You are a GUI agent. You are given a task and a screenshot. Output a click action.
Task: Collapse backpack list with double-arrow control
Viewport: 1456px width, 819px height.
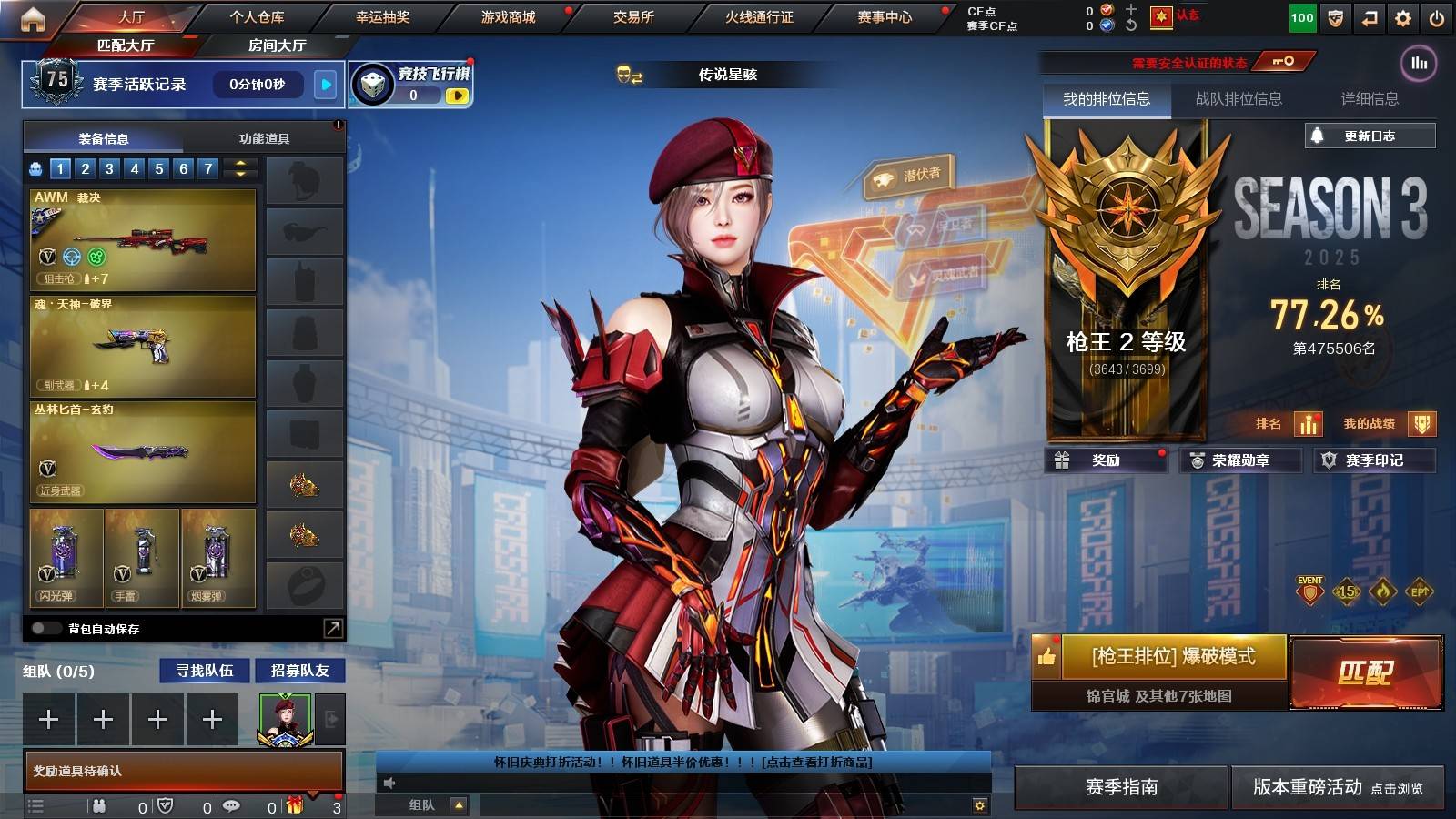(238, 167)
